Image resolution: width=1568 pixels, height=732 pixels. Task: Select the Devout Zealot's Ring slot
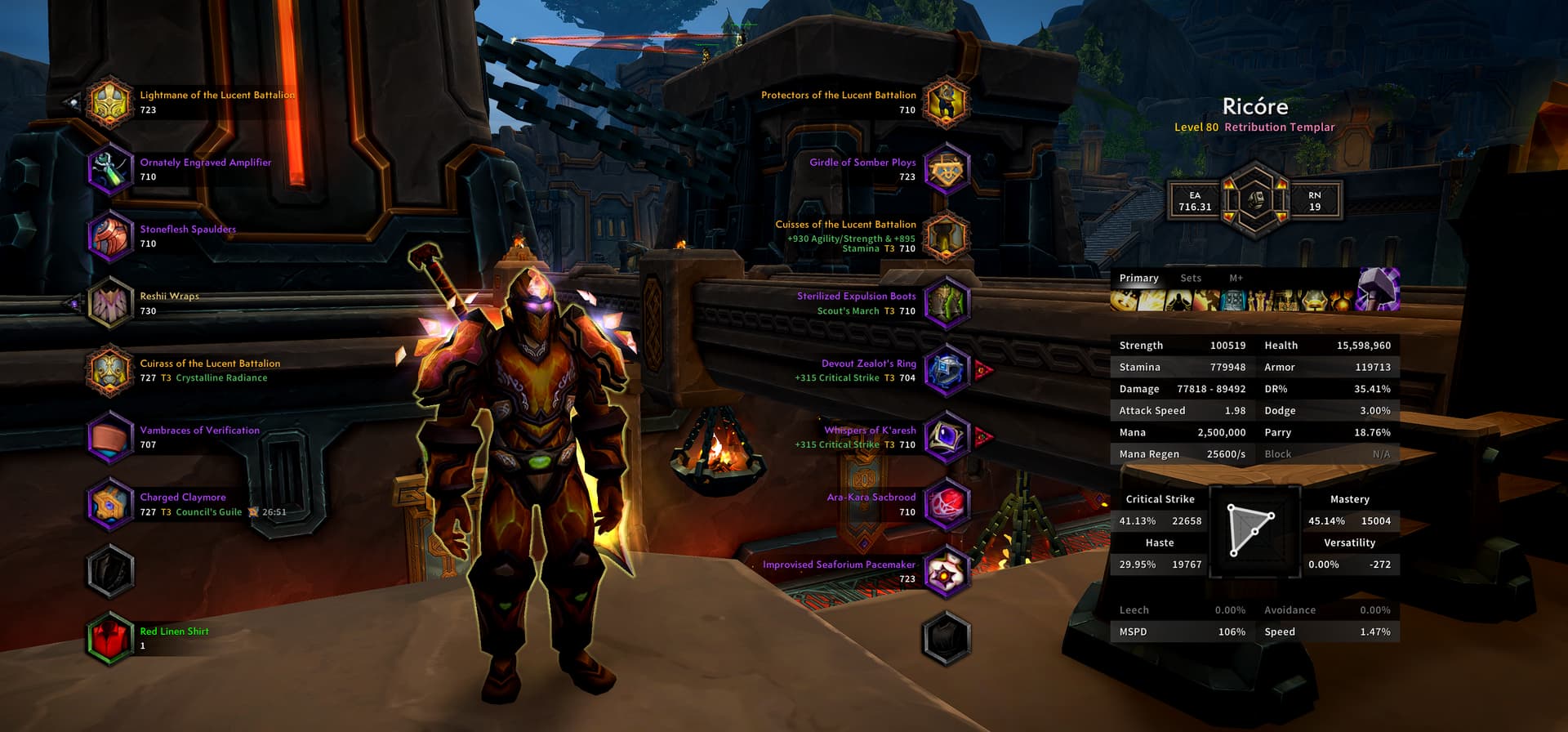[x=947, y=370]
